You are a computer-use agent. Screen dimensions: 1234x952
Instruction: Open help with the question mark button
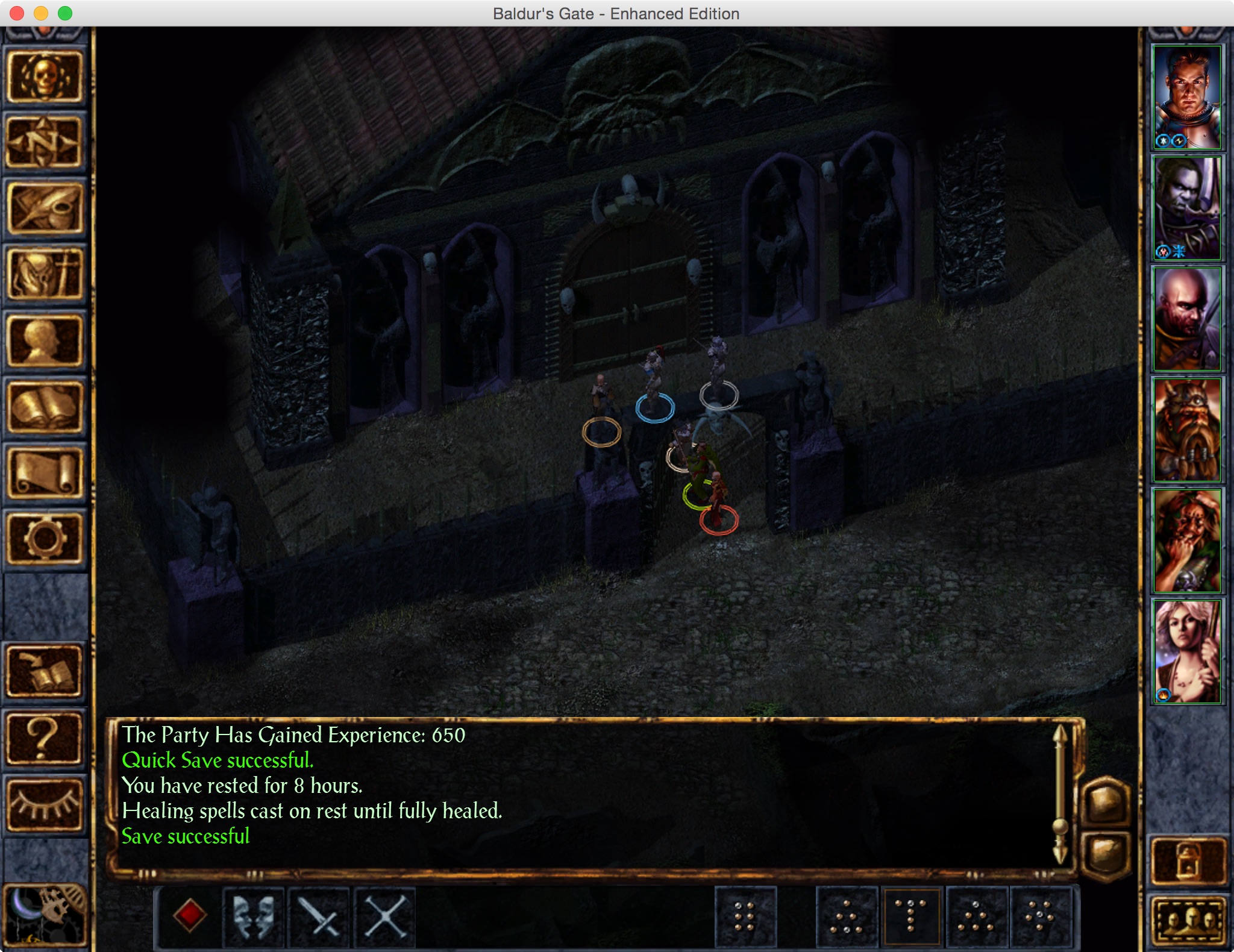(x=45, y=738)
